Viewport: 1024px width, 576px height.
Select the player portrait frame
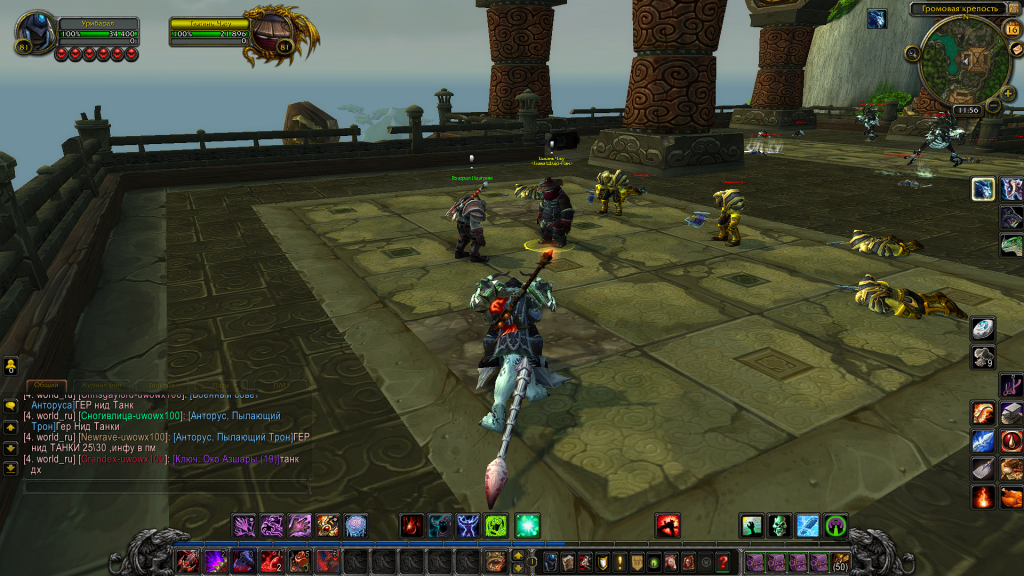click(x=35, y=32)
